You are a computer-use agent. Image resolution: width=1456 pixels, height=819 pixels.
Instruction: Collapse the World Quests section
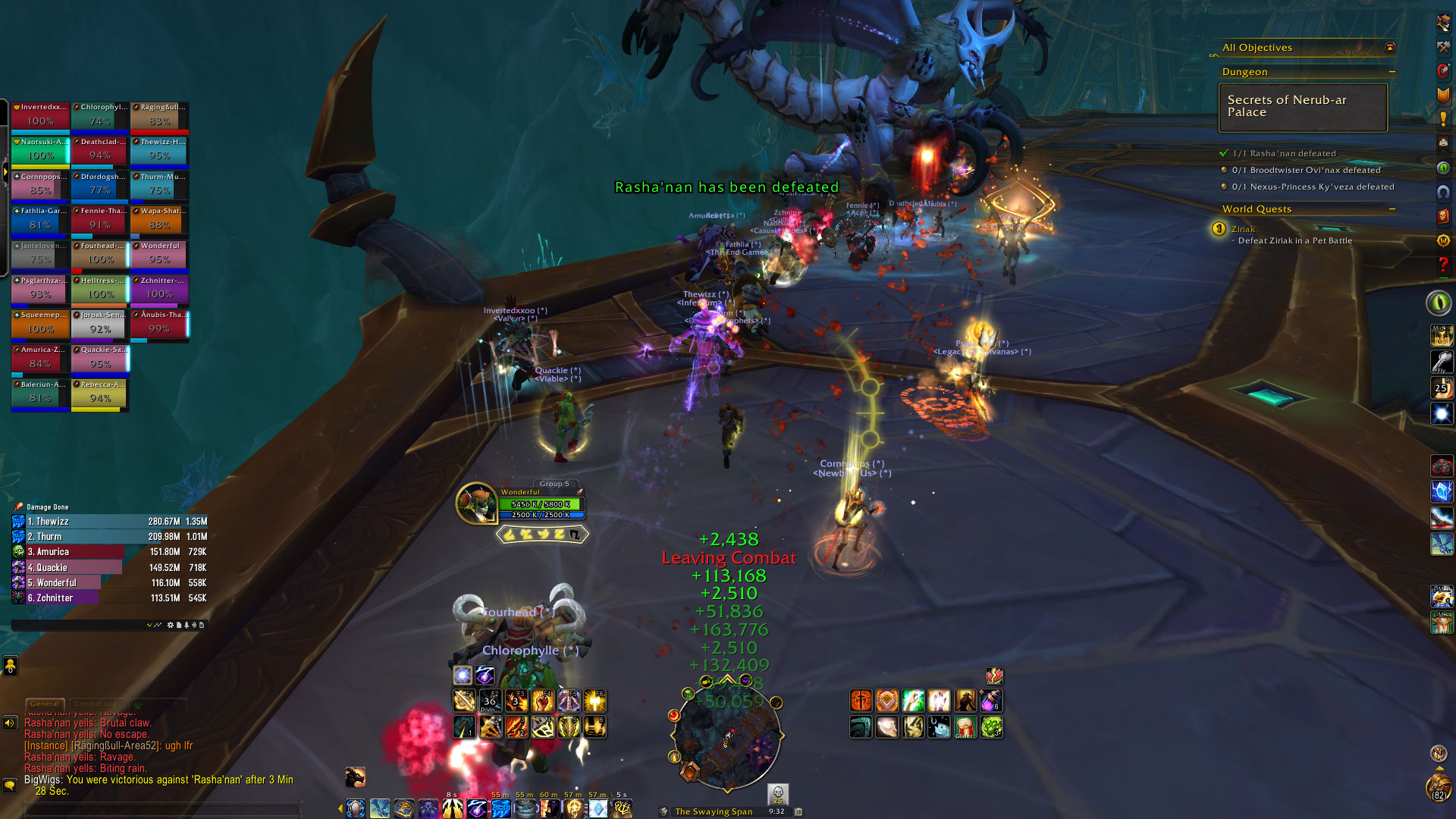[1392, 209]
